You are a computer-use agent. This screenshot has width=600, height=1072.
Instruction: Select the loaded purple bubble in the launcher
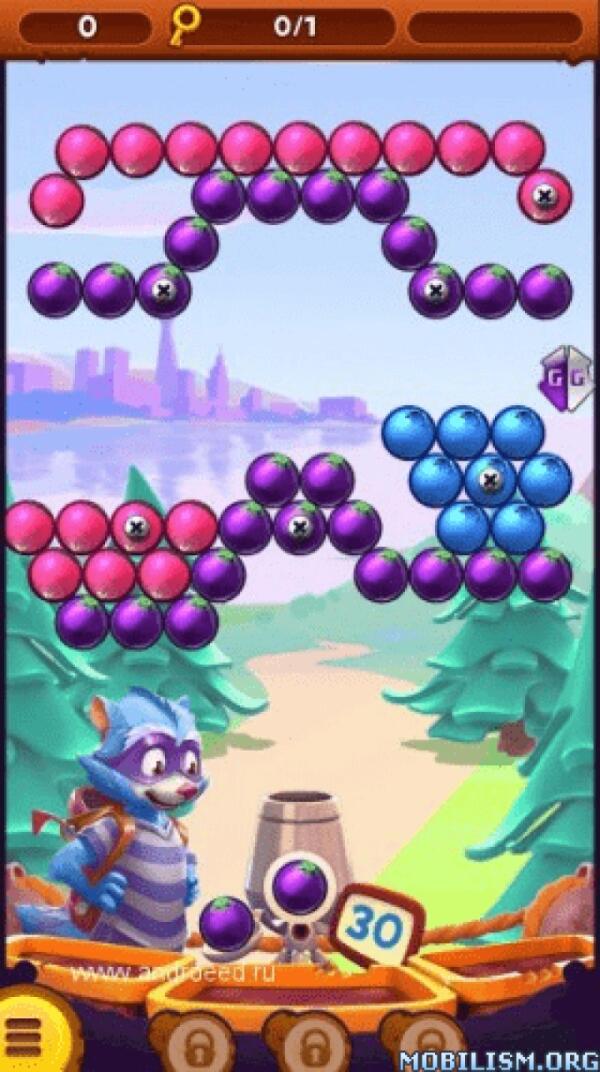[x=299, y=886]
